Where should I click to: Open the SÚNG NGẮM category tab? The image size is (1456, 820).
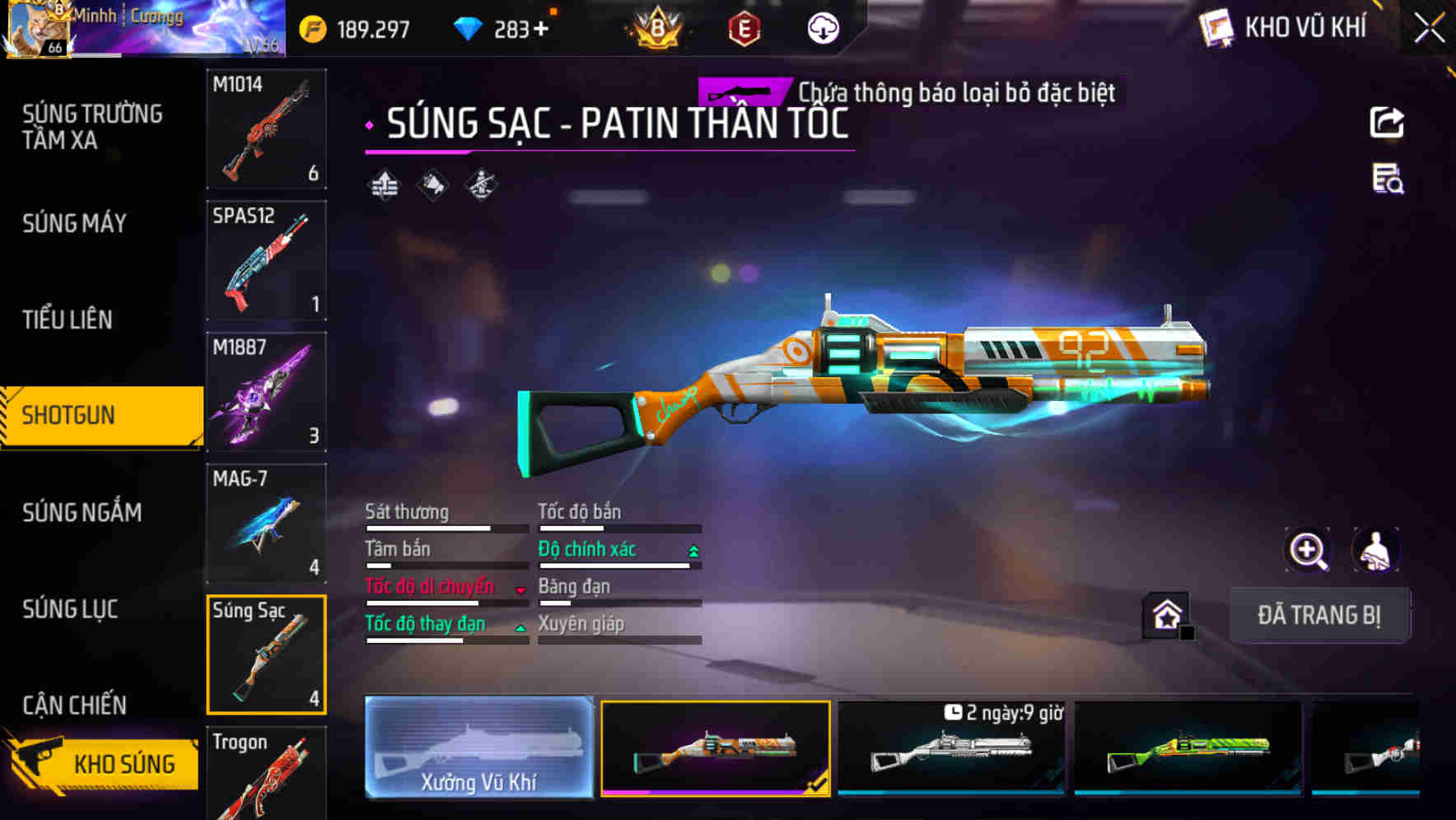[82, 511]
